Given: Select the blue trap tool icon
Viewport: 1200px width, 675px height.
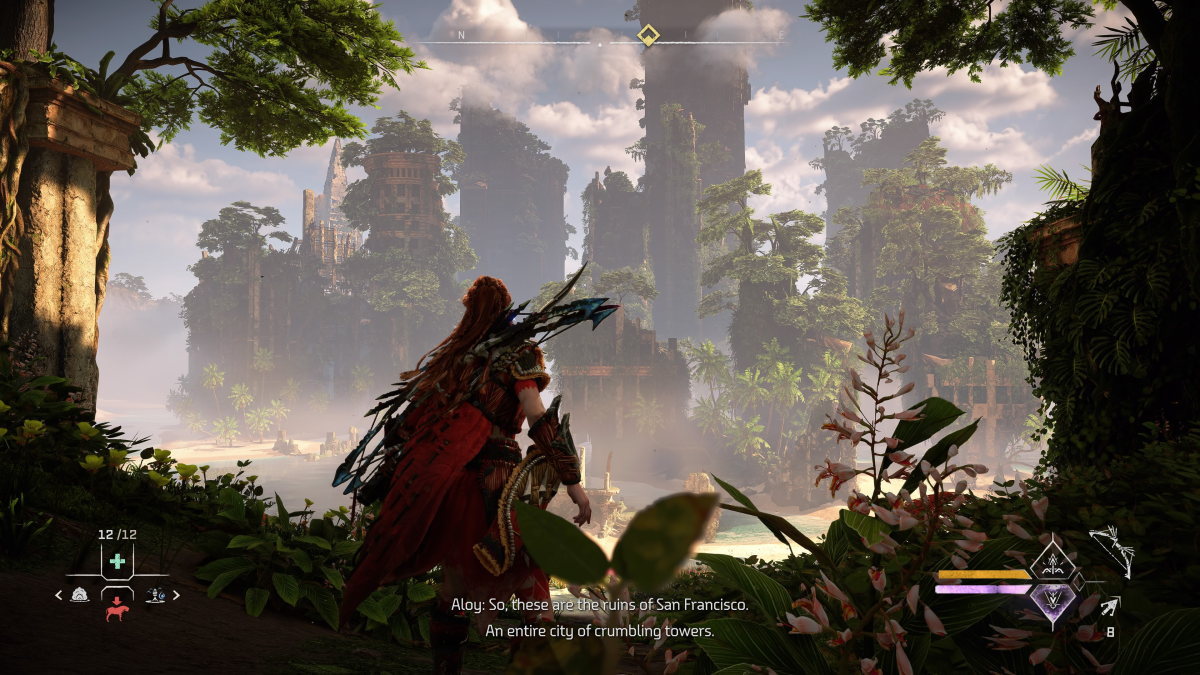Looking at the screenshot, I should 156,595.
